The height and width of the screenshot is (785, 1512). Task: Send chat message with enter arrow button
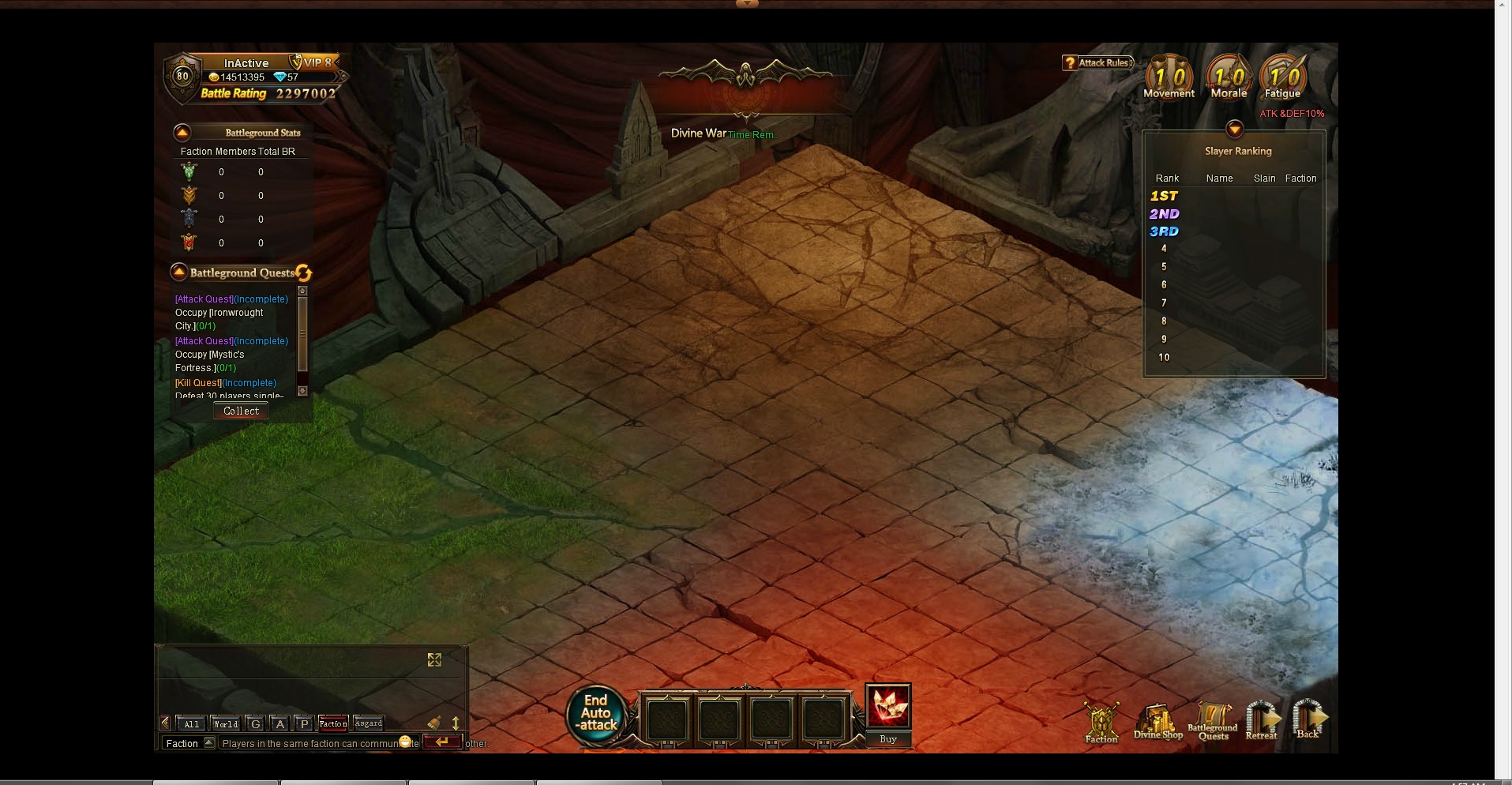(441, 742)
